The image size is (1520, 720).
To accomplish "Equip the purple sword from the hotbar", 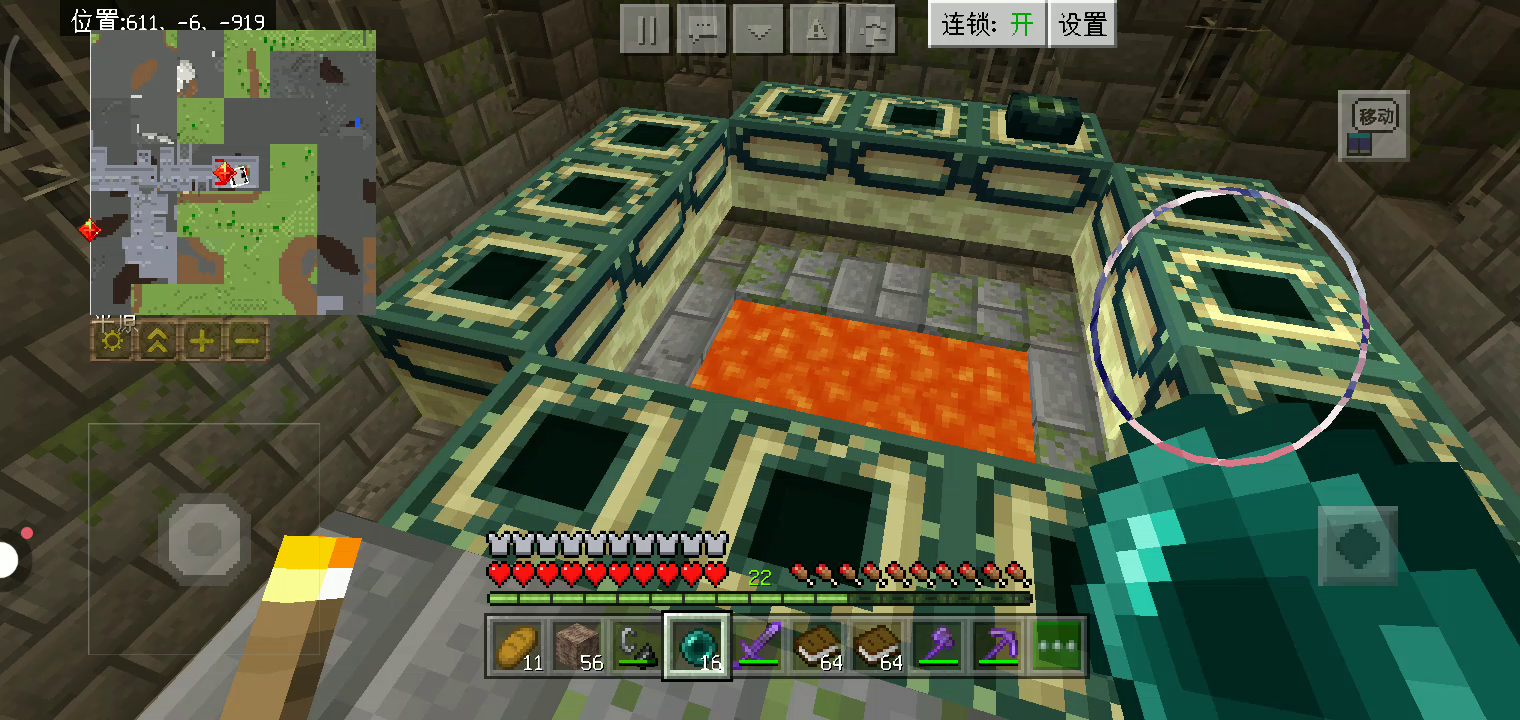I will coord(757,646).
